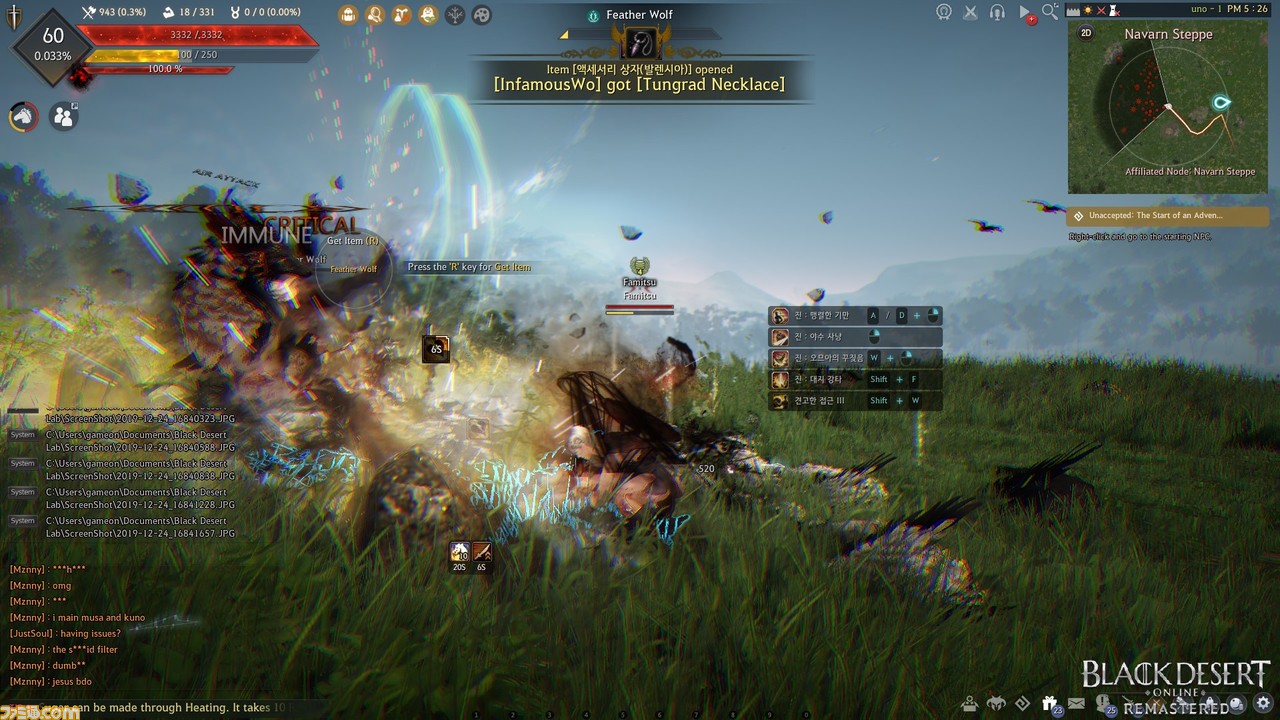This screenshot has width=1280, height=720.
Task: Select the Tungrad Necklace loot icon
Action: click(x=640, y=42)
